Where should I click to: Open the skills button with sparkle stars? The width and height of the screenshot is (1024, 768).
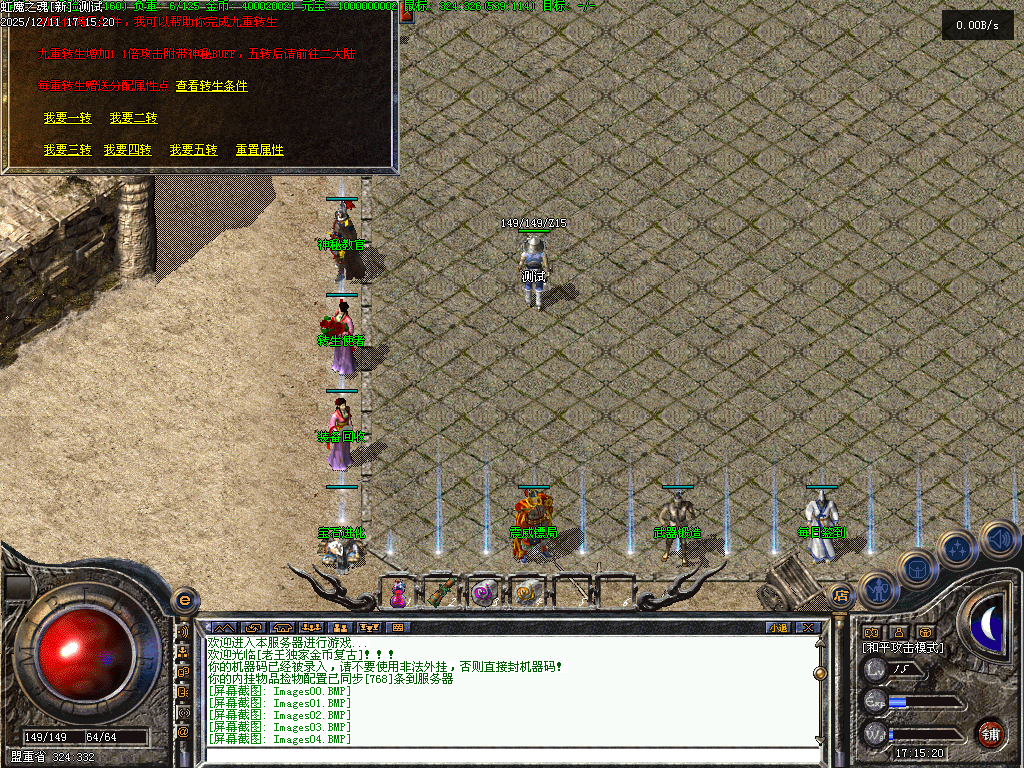pyautogui.click(x=958, y=548)
